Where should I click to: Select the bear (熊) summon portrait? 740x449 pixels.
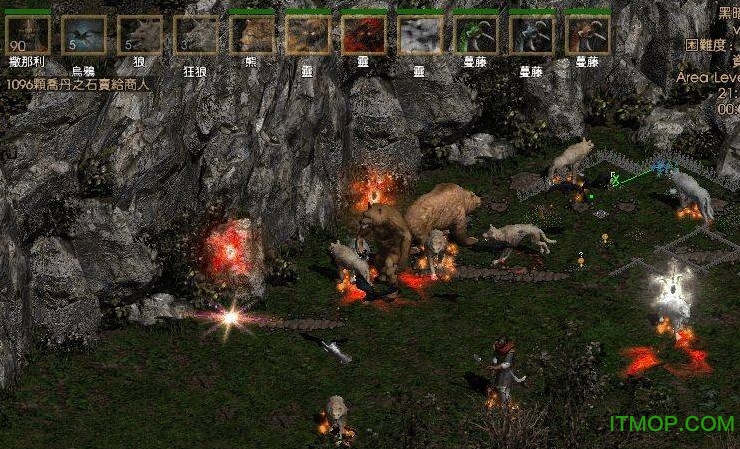coord(252,35)
